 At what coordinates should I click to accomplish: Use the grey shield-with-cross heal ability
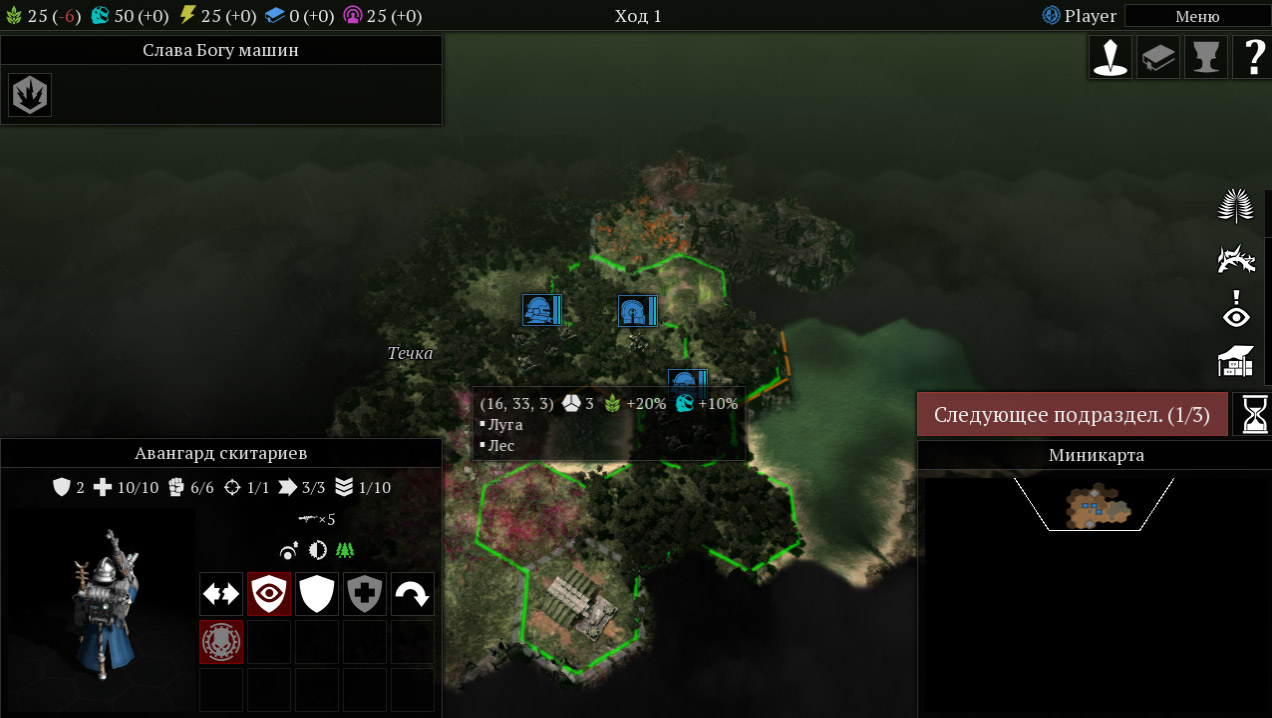click(x=365, y=594)
